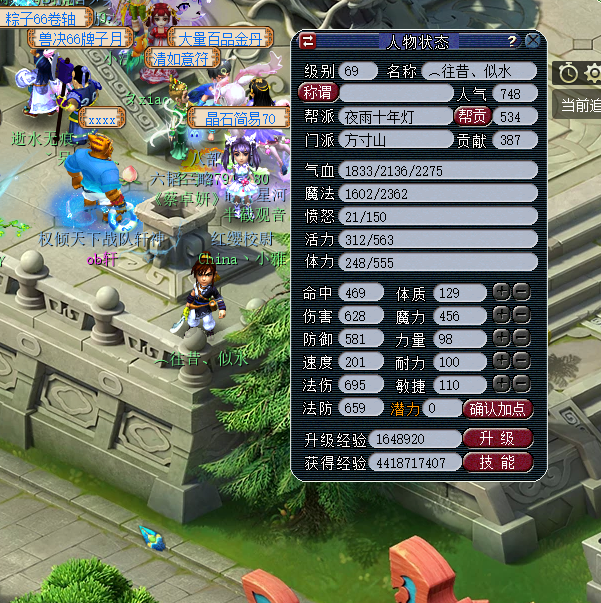This screenshot has height=603, width=601.
Task: Add a point to 力量
Action: 501,339
